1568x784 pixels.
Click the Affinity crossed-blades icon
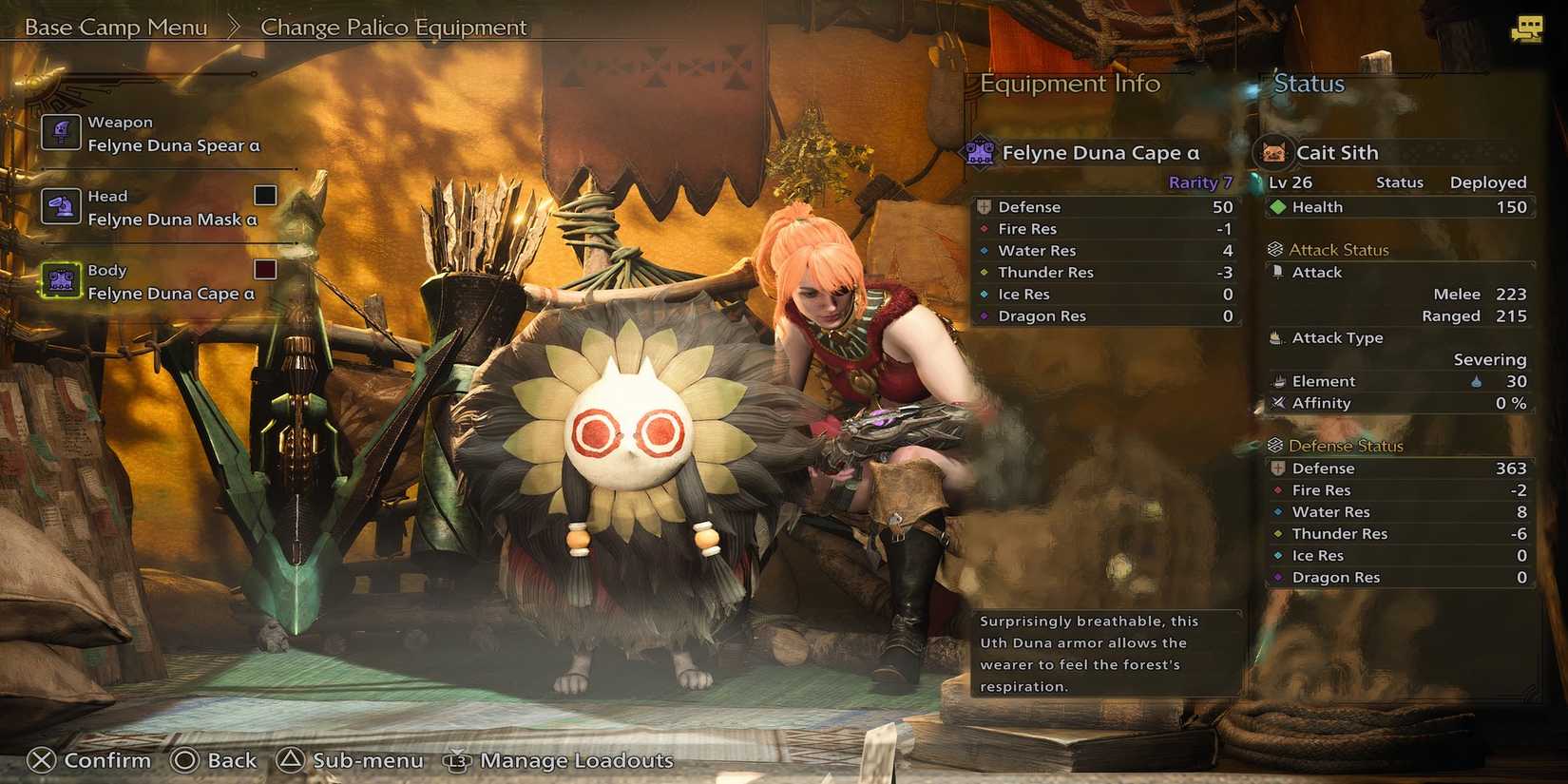coord(1278,403)
